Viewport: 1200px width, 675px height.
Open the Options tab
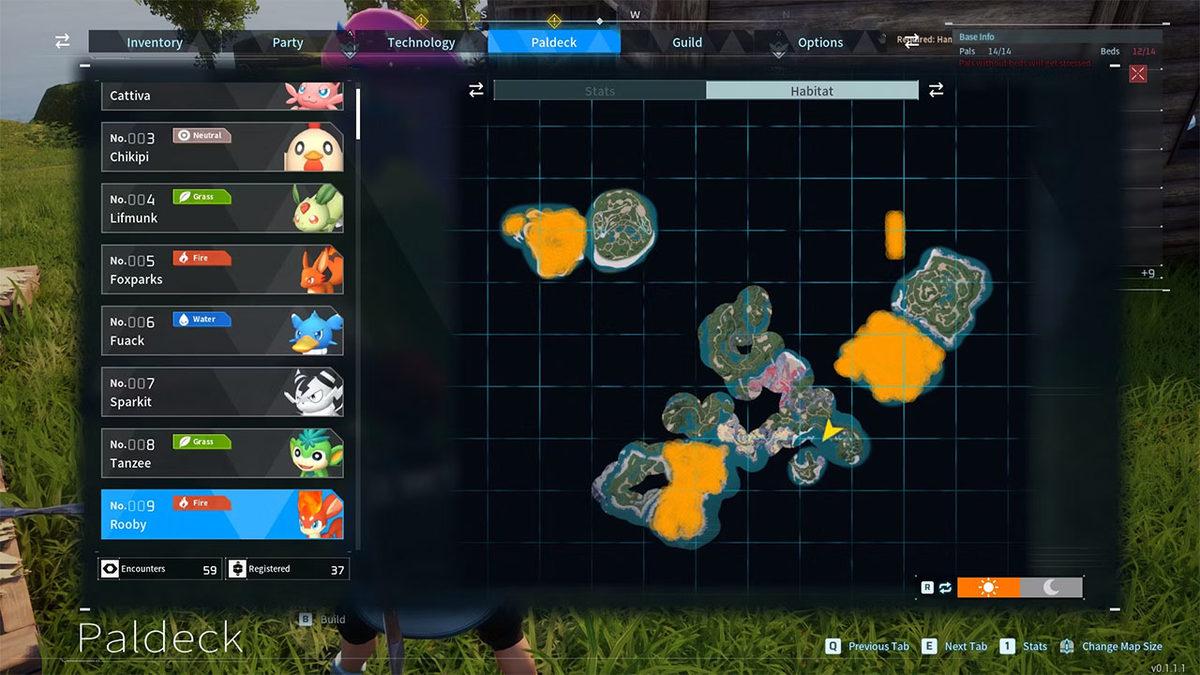820,42
